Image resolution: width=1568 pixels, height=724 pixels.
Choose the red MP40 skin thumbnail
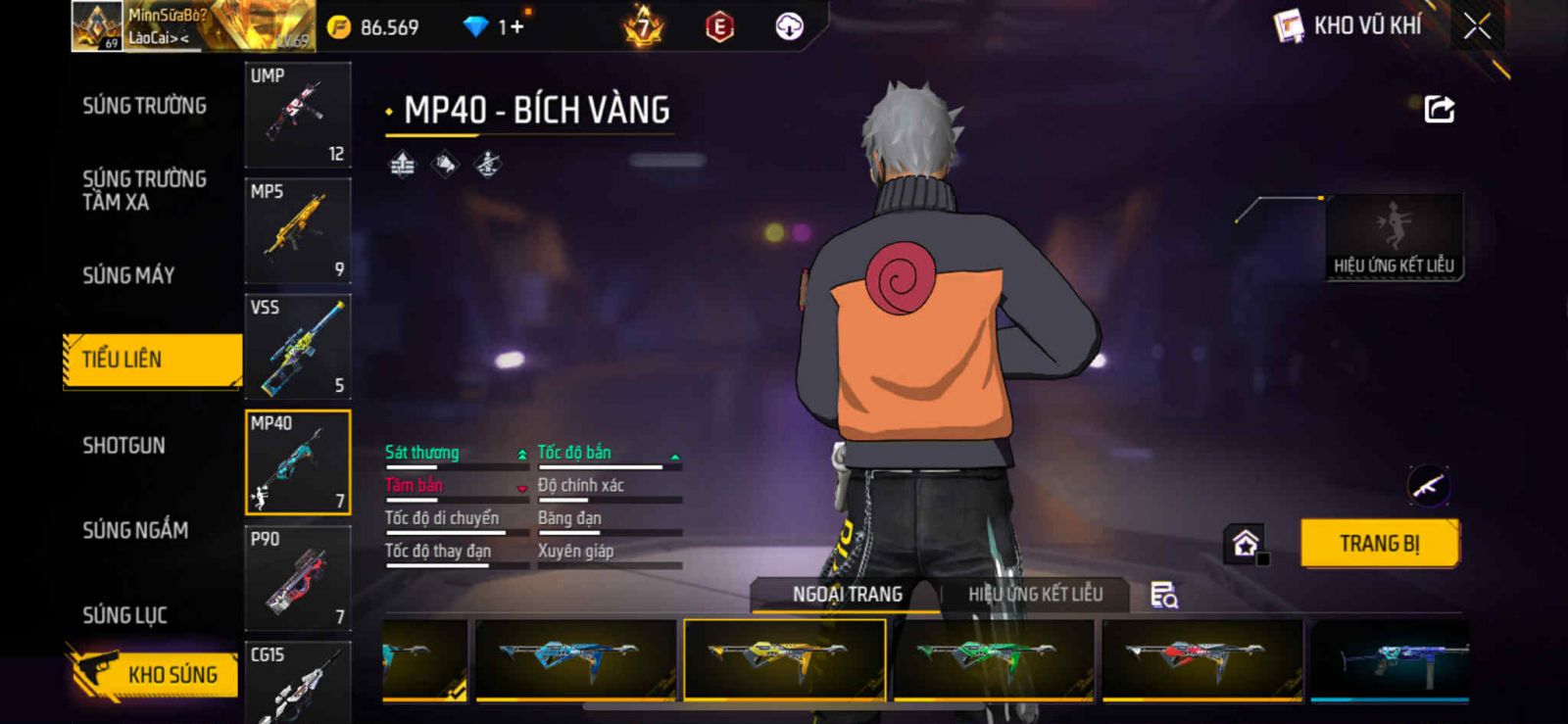pyautogui.click(x=1201, y=658)
